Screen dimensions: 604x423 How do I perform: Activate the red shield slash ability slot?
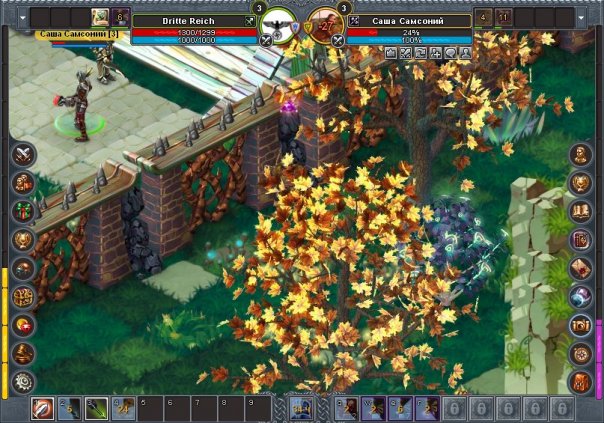[x=43, y=408]
